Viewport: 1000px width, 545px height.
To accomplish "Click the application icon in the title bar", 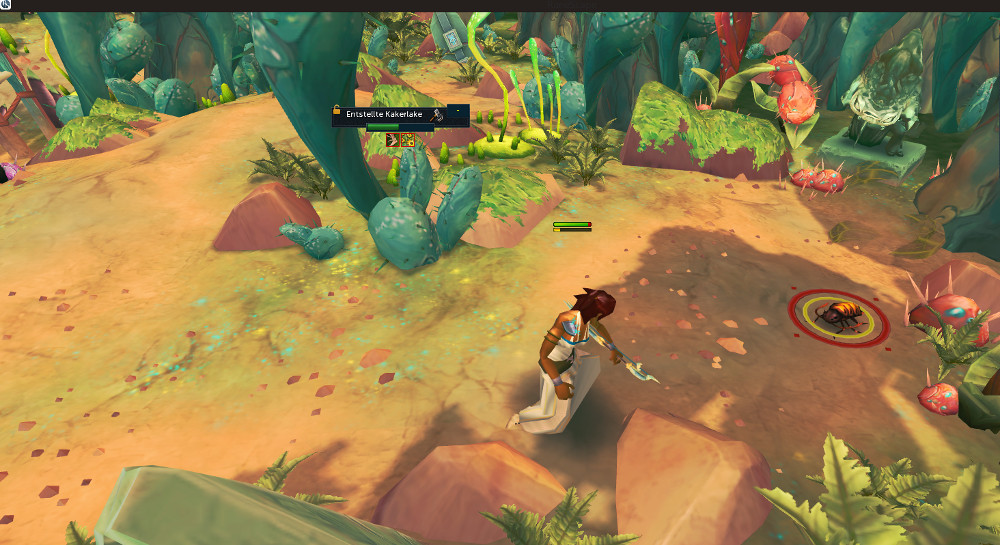I will coord(6,5).
